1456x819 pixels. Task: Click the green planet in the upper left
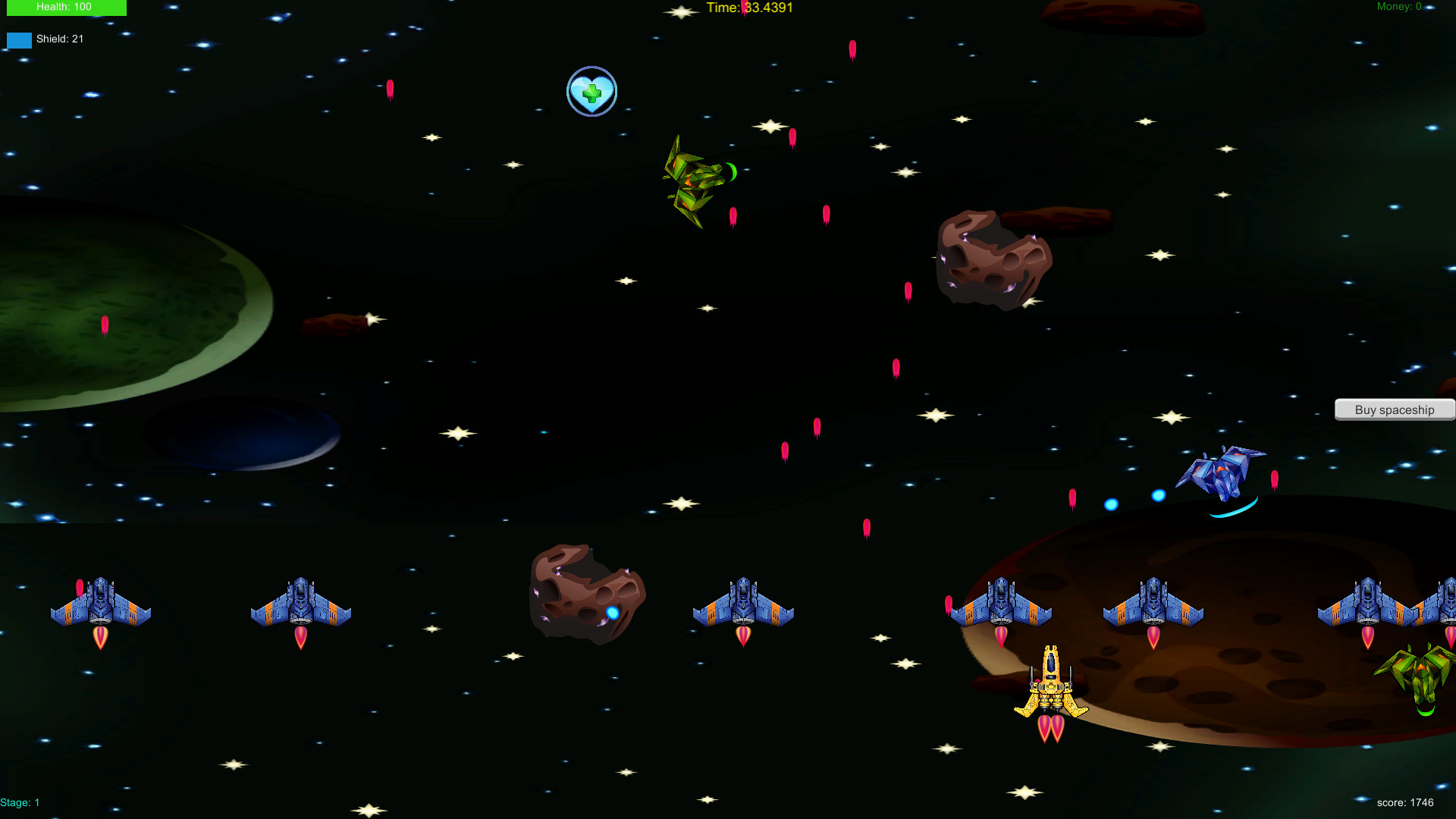(x=114, y=303)
